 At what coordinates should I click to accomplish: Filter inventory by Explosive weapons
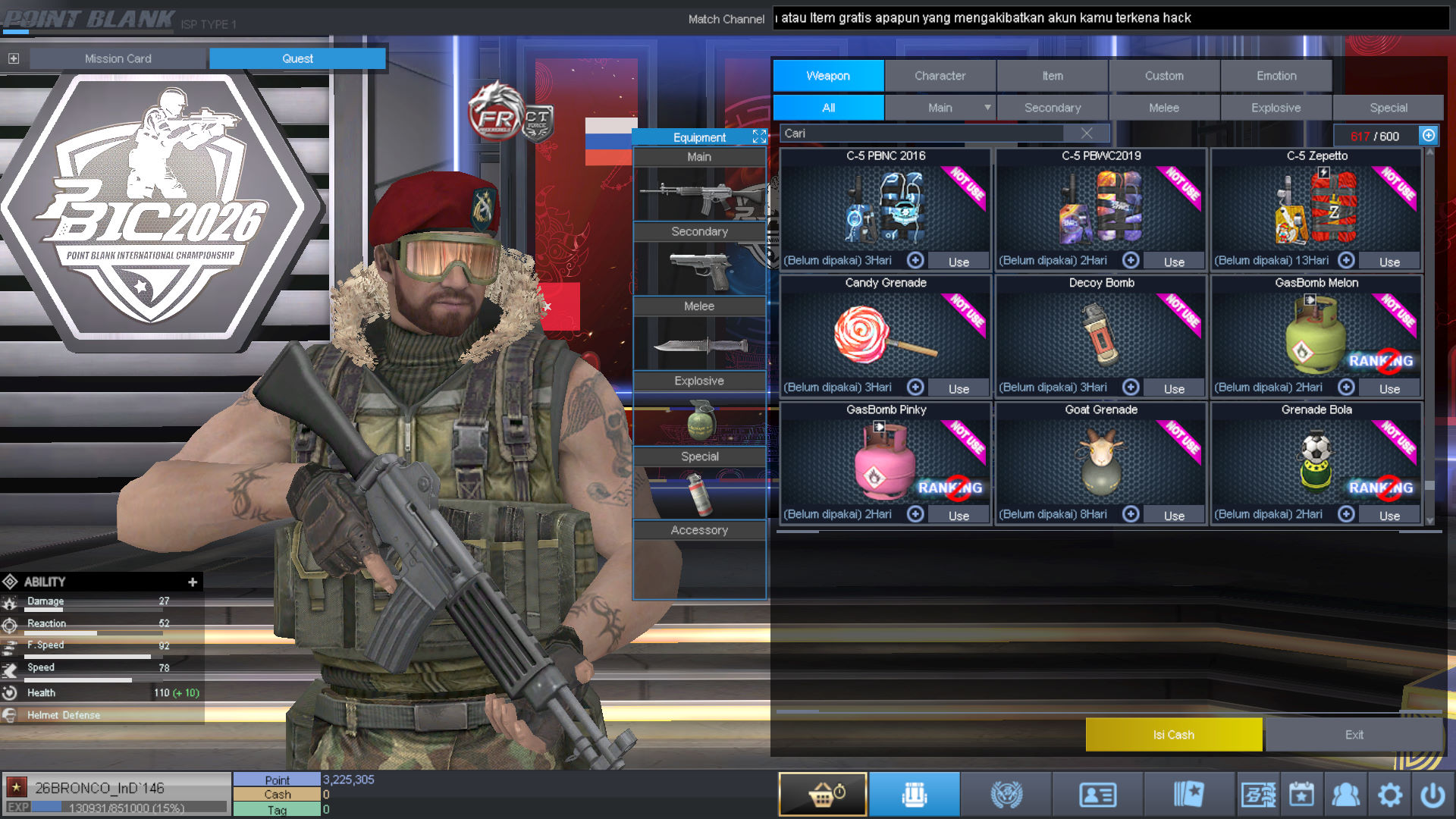[1276, 108]
